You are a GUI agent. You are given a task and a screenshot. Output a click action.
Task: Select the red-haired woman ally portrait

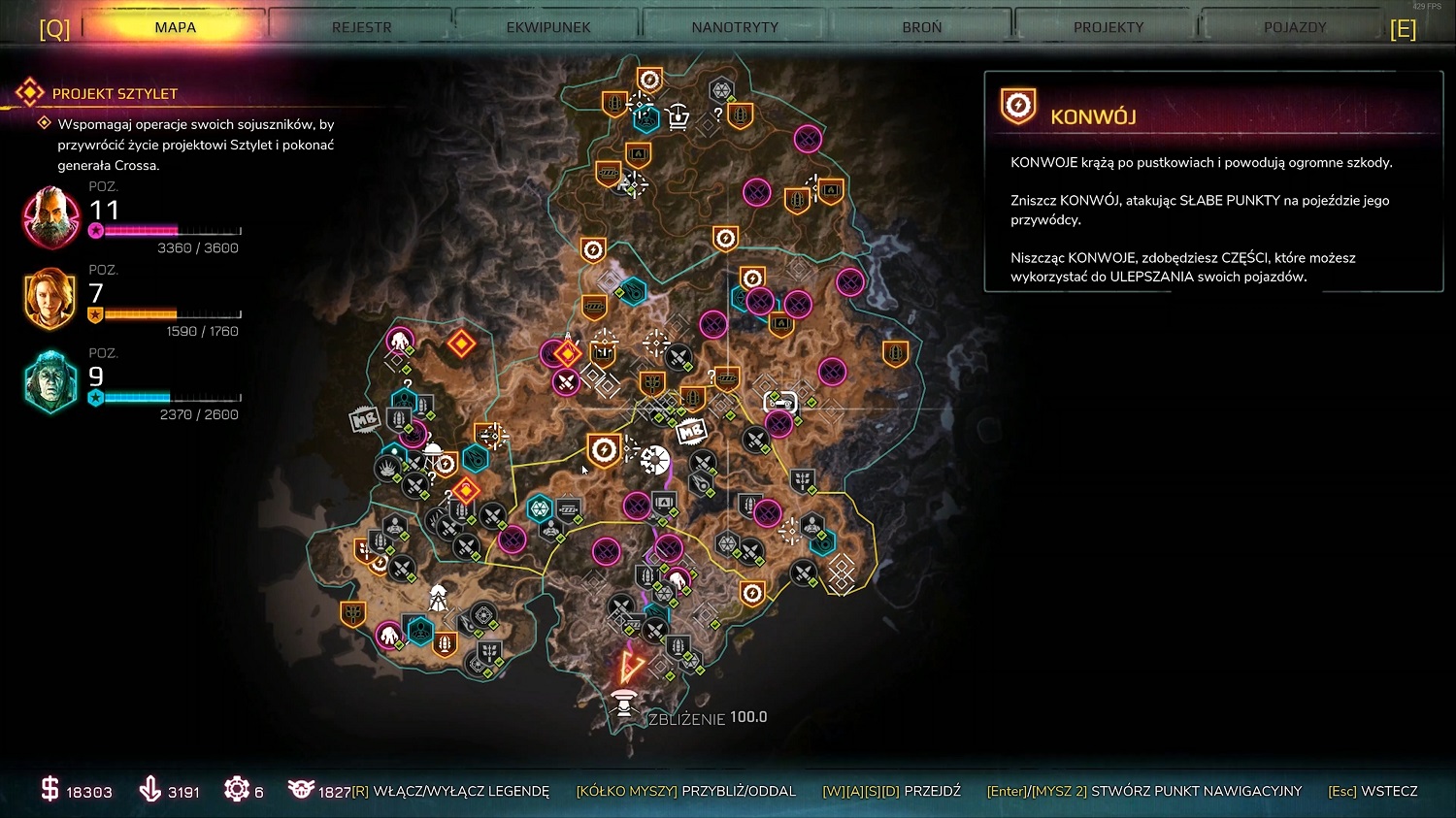pos(50,299)
